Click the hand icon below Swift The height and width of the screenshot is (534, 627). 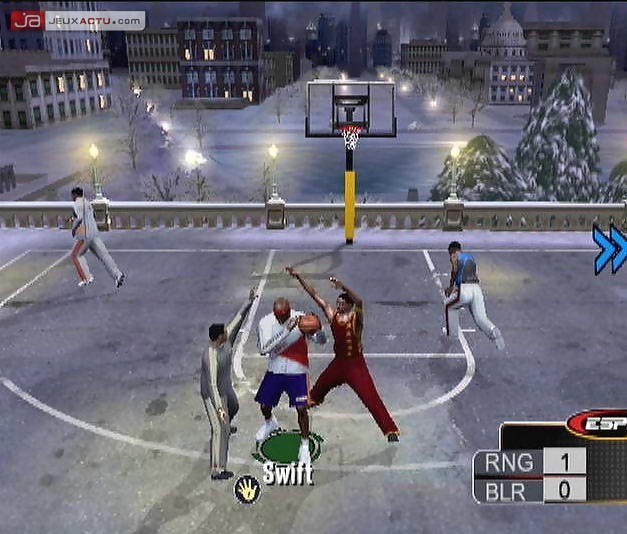247,489
